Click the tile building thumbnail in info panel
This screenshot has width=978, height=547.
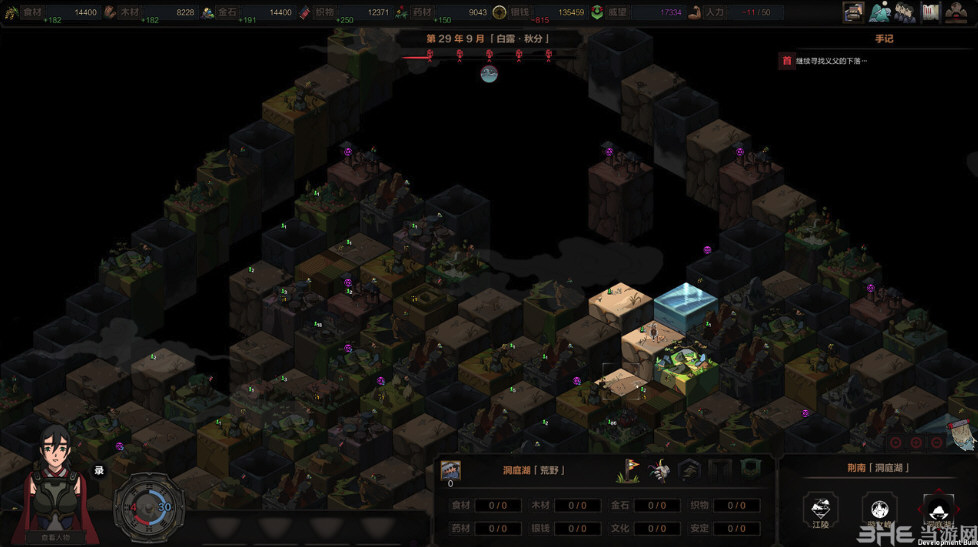pyautogui.click(x=450, y=470)
